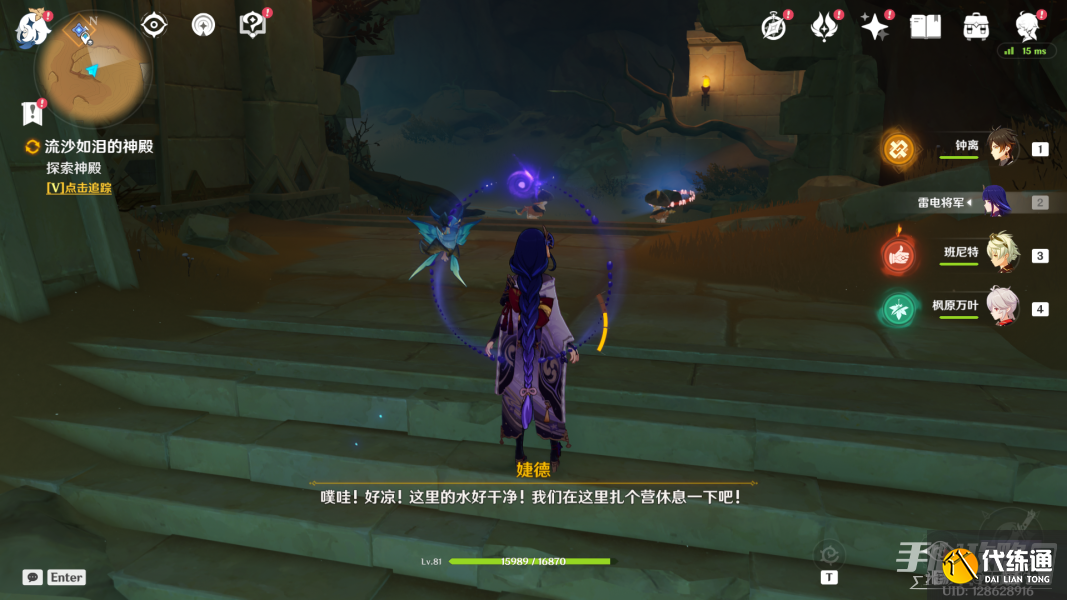Open the tutorial book with question mark

point(253,25)
